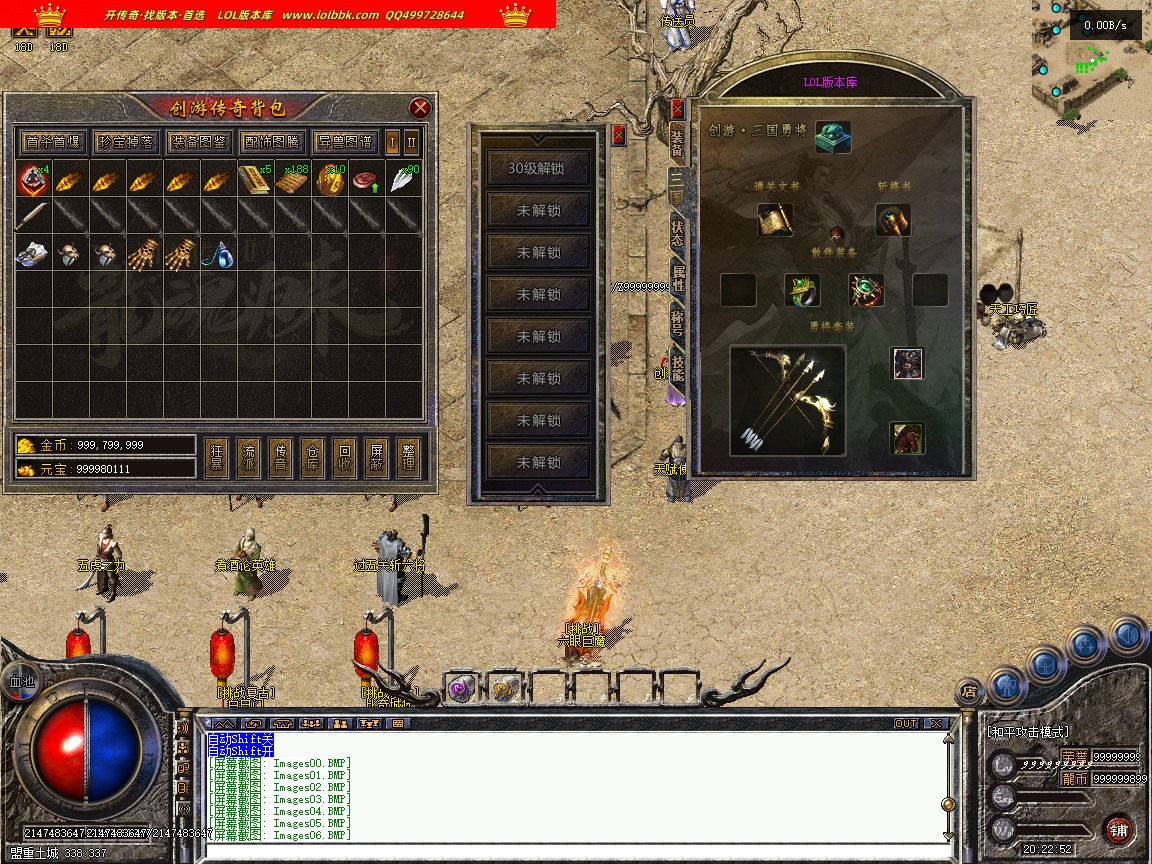Select the green jade ring equipment slot
This screenshot has width=1152, height=864.
pyautogui.click(x=801, y=290)
